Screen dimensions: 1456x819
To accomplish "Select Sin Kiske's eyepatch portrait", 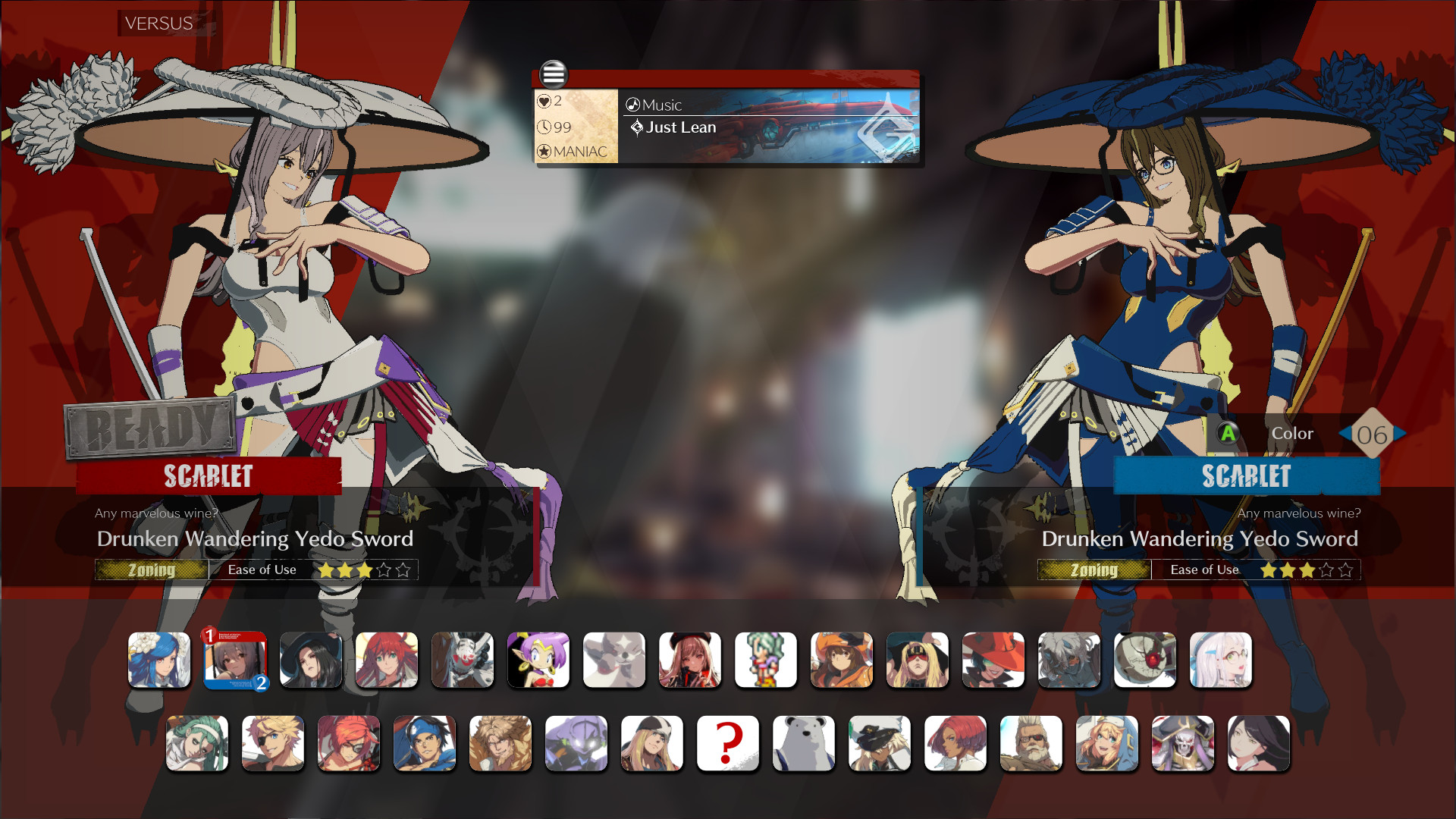I will pos(273,744).
